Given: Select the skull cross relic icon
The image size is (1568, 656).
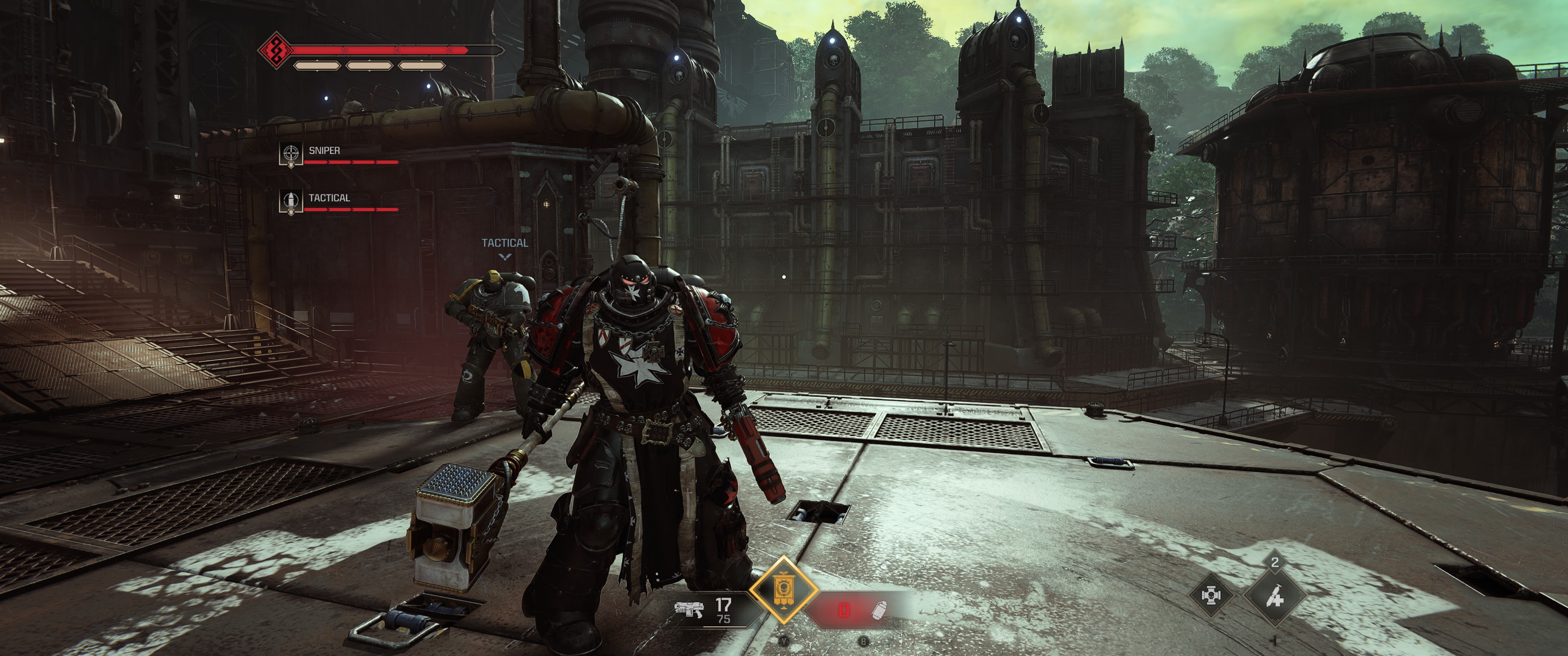Looking at the screenshot, I should (1211, 594).
